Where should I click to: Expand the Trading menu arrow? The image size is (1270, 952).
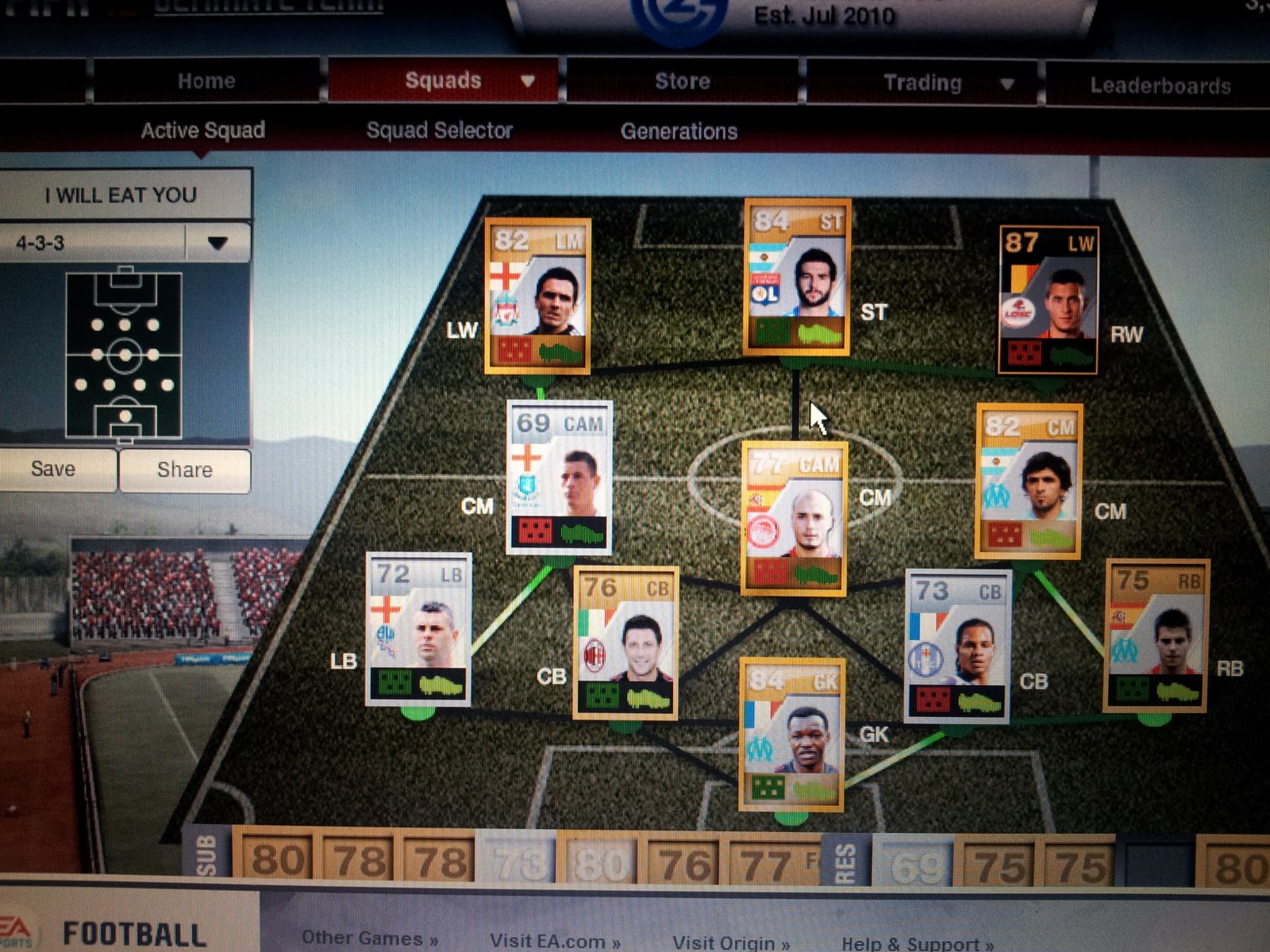[1008, 82]
